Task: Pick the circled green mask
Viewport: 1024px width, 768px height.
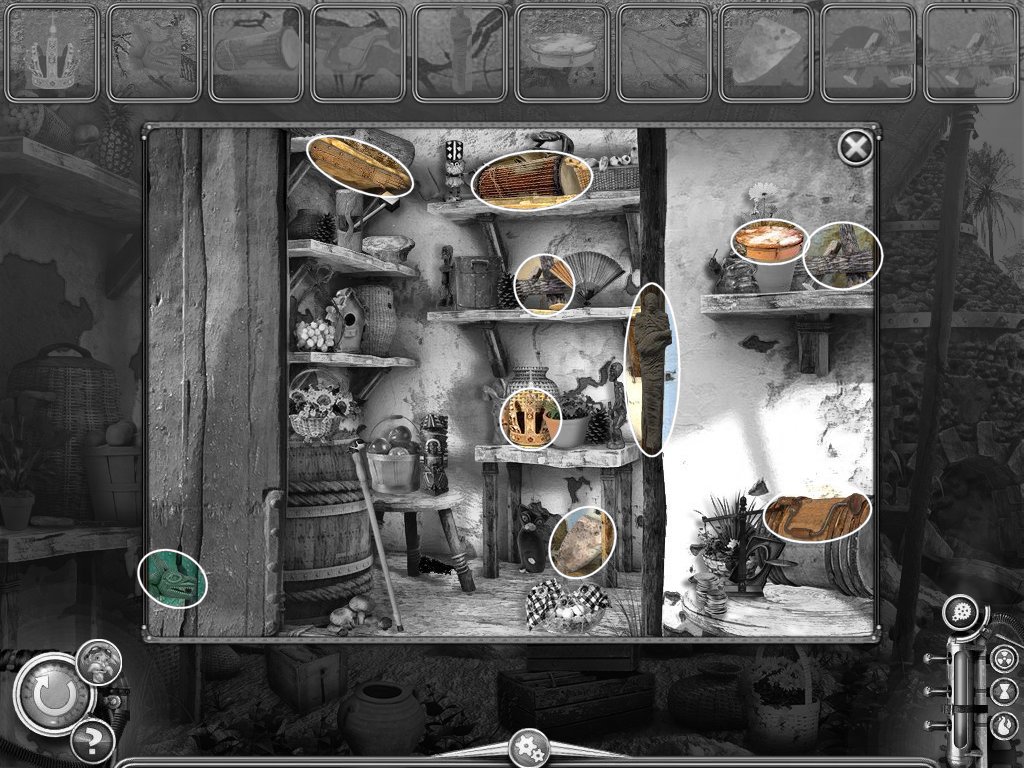Action: [172, 579]
